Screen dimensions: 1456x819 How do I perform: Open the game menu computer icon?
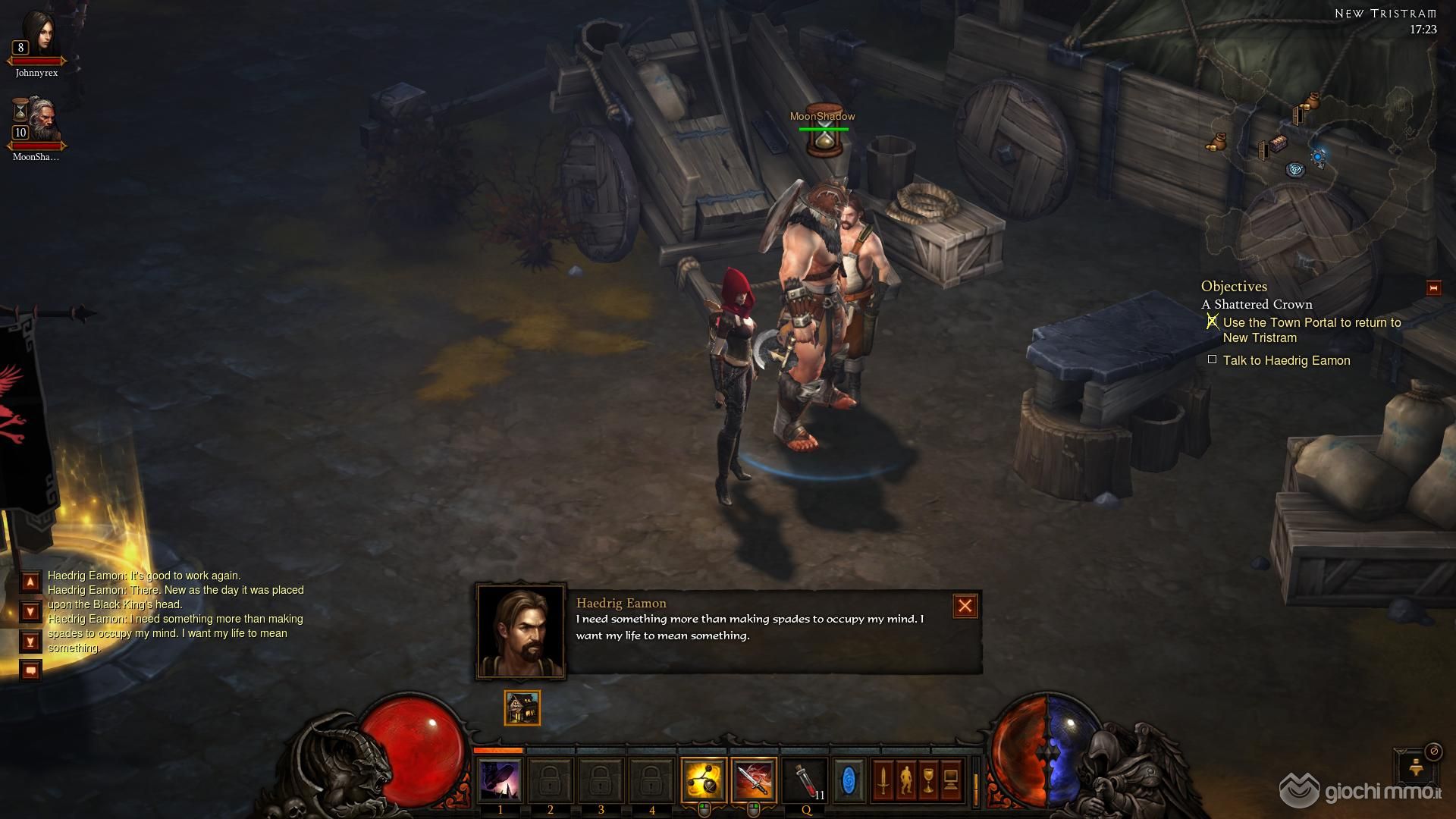pyautogui.click(x=951, y=780)
